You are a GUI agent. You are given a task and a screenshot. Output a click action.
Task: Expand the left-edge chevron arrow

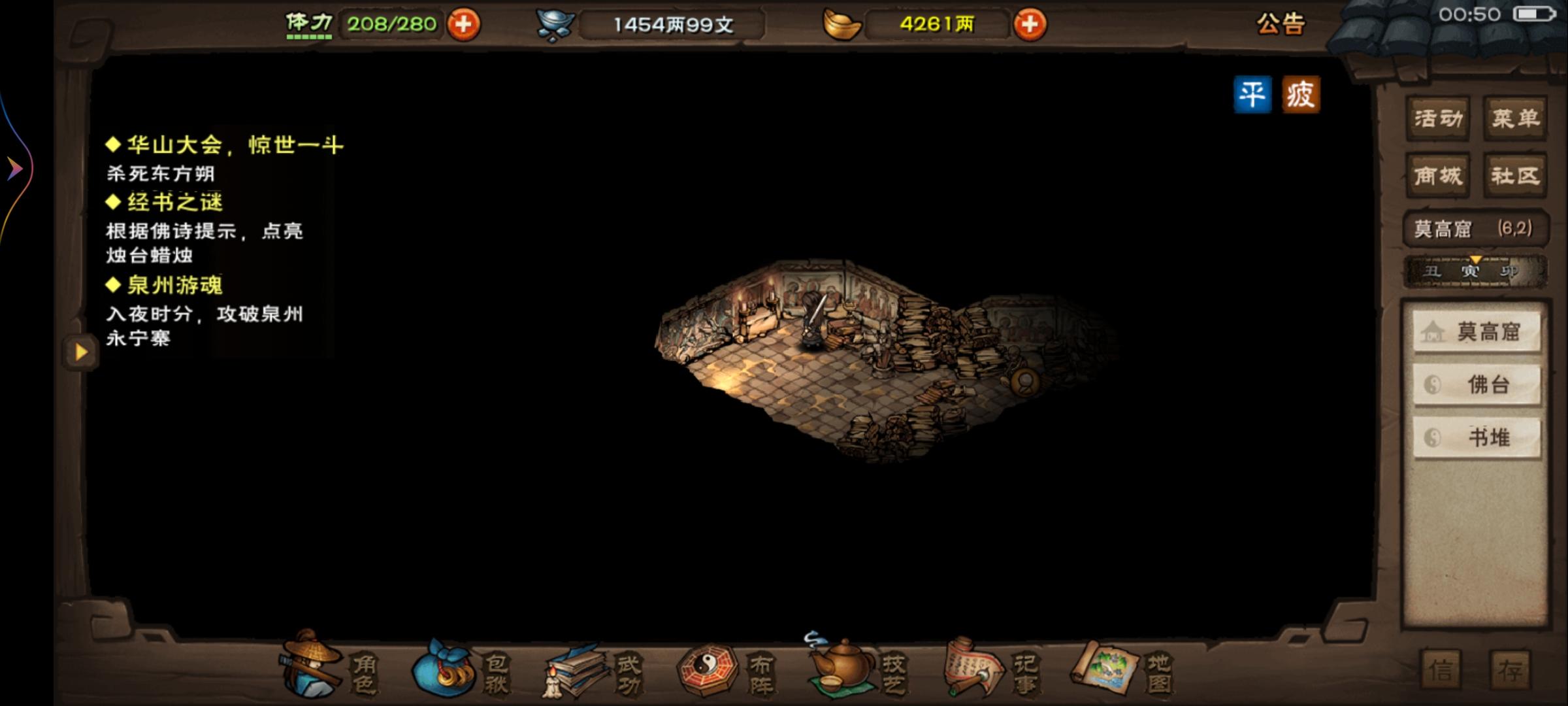tap(13, 167)
